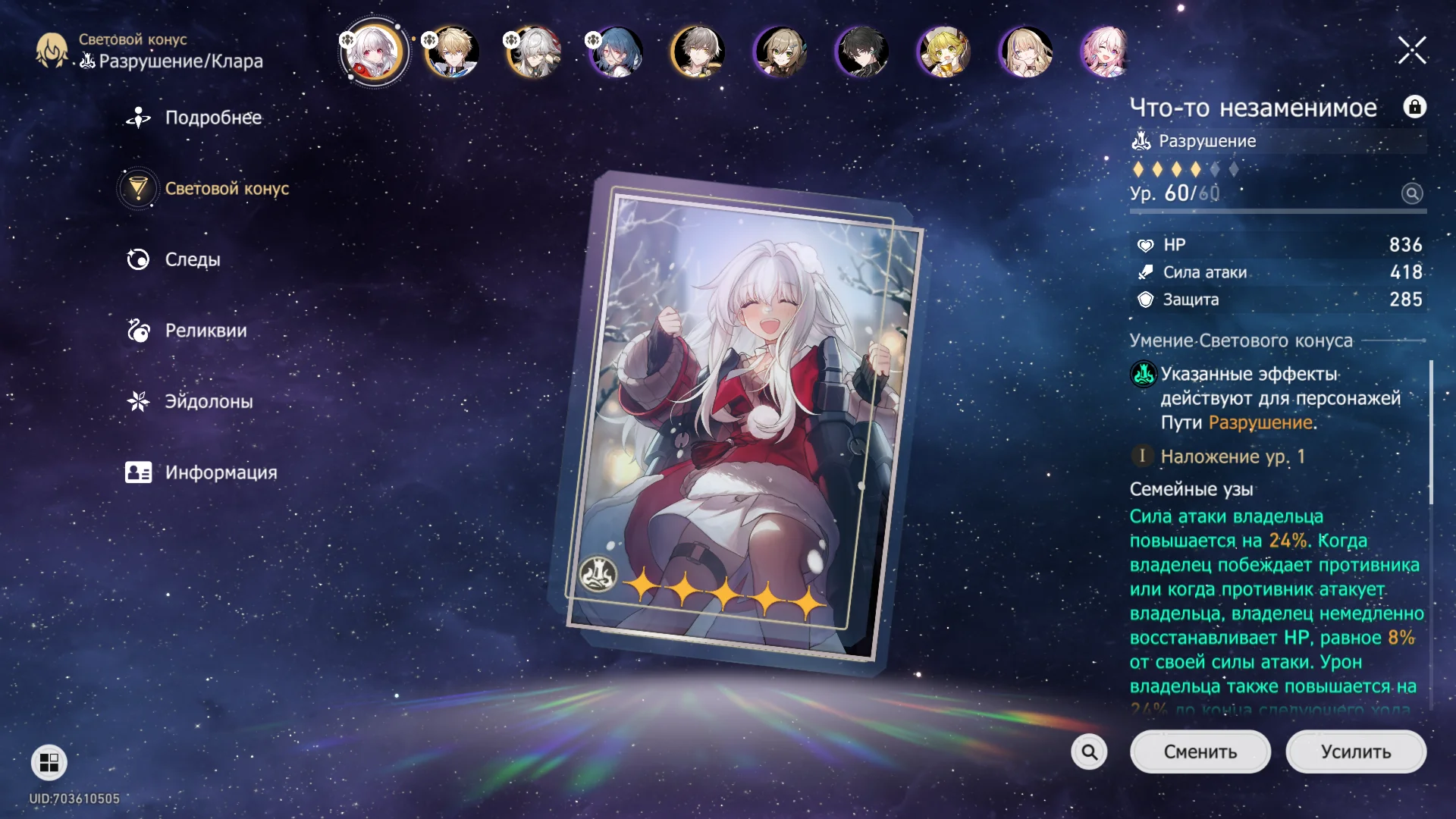
Task: Go to the Эйдолоны tab
Action: click(208, 402)
